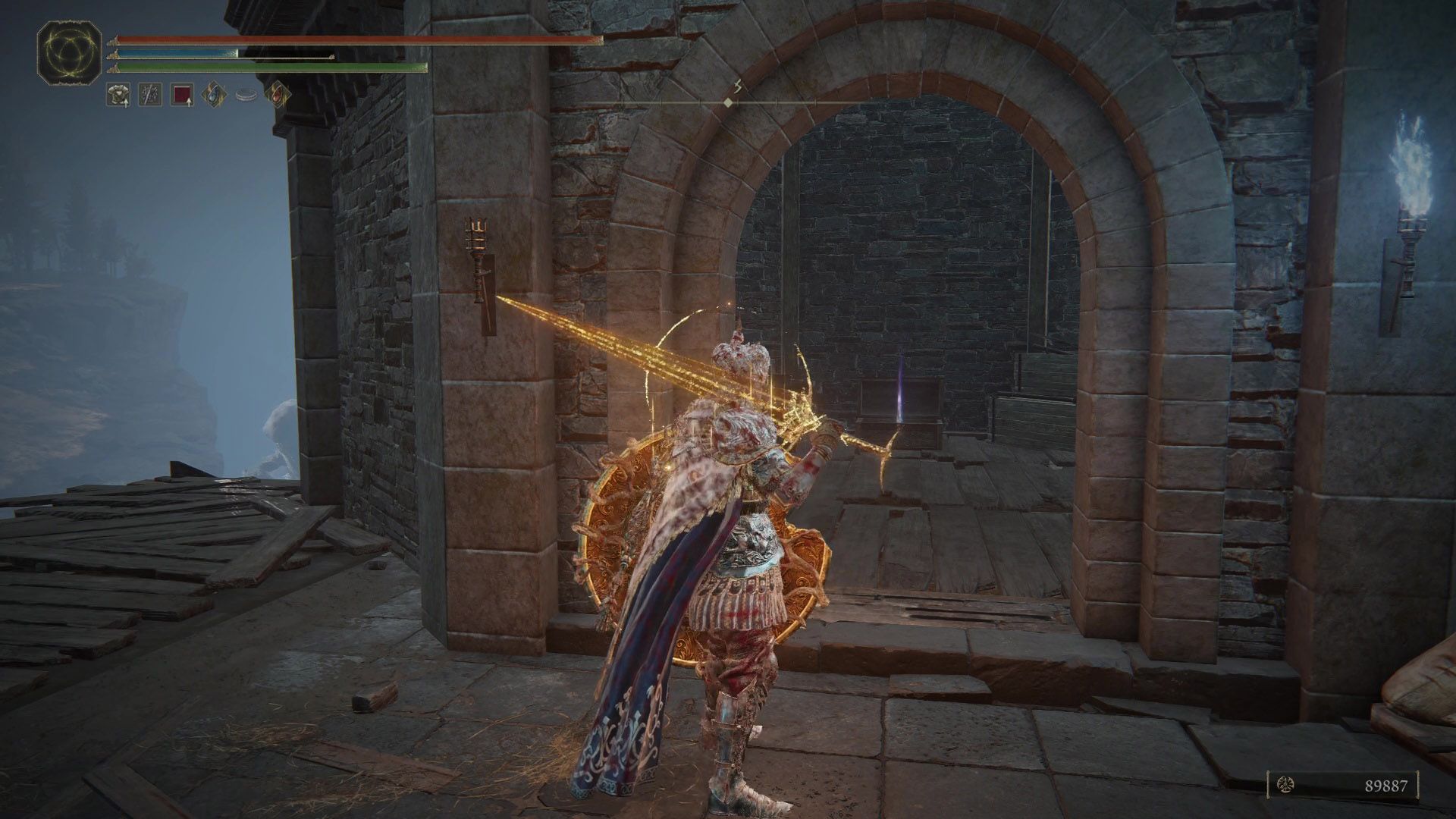Click the sword weapon buff status icon
The height and width of the screenshot is (819, 1456).
click(x=149, y=95)
